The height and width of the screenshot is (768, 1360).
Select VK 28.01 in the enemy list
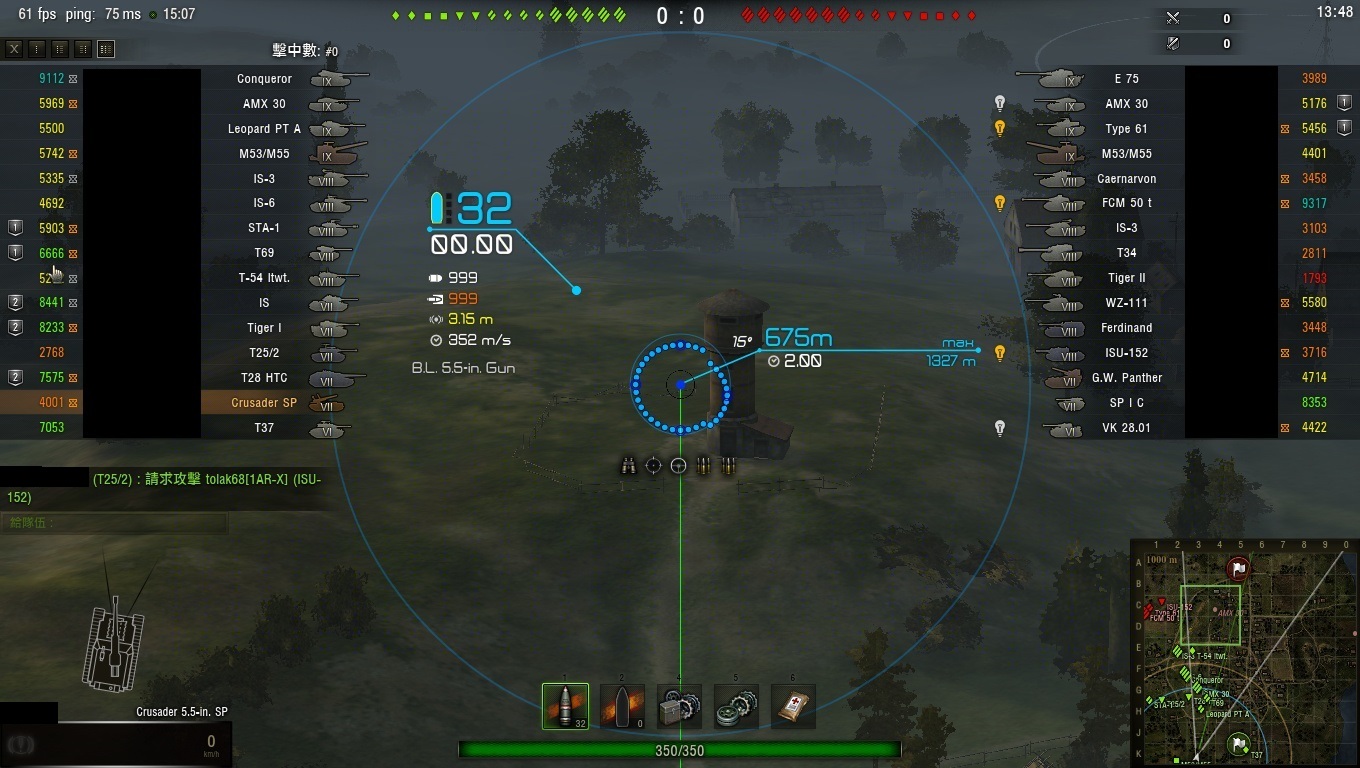1126,428
